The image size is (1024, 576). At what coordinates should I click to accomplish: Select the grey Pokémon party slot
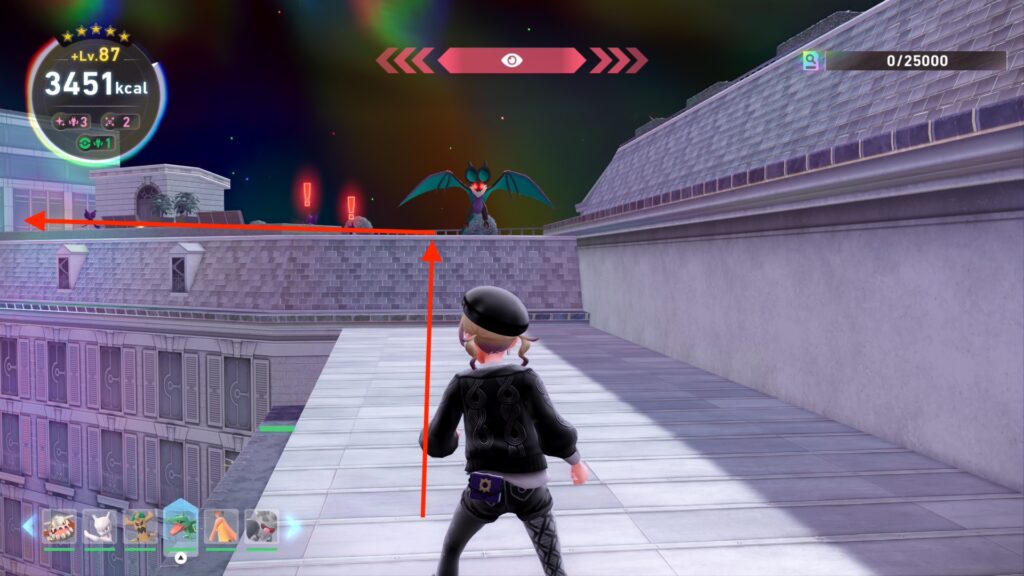pos(261,526)
